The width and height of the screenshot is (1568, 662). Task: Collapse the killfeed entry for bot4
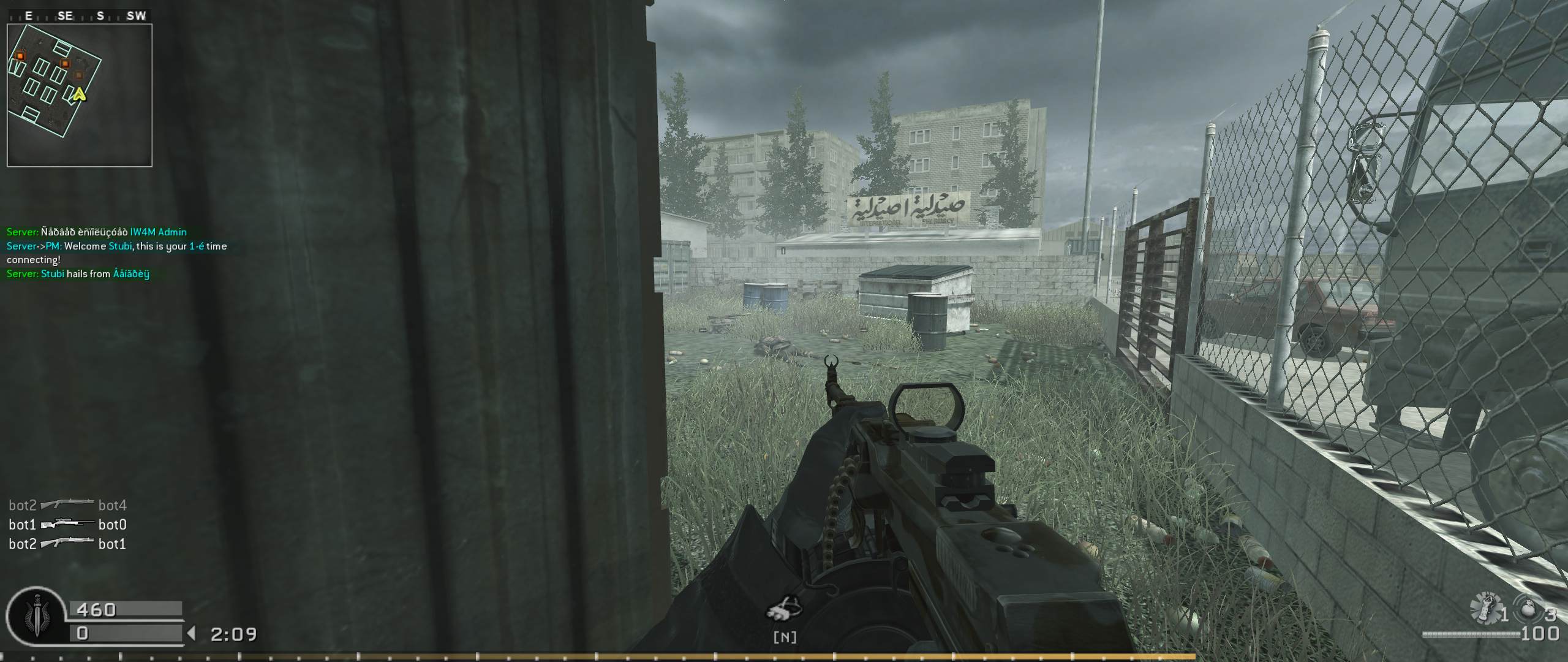[x=112, y=505]
